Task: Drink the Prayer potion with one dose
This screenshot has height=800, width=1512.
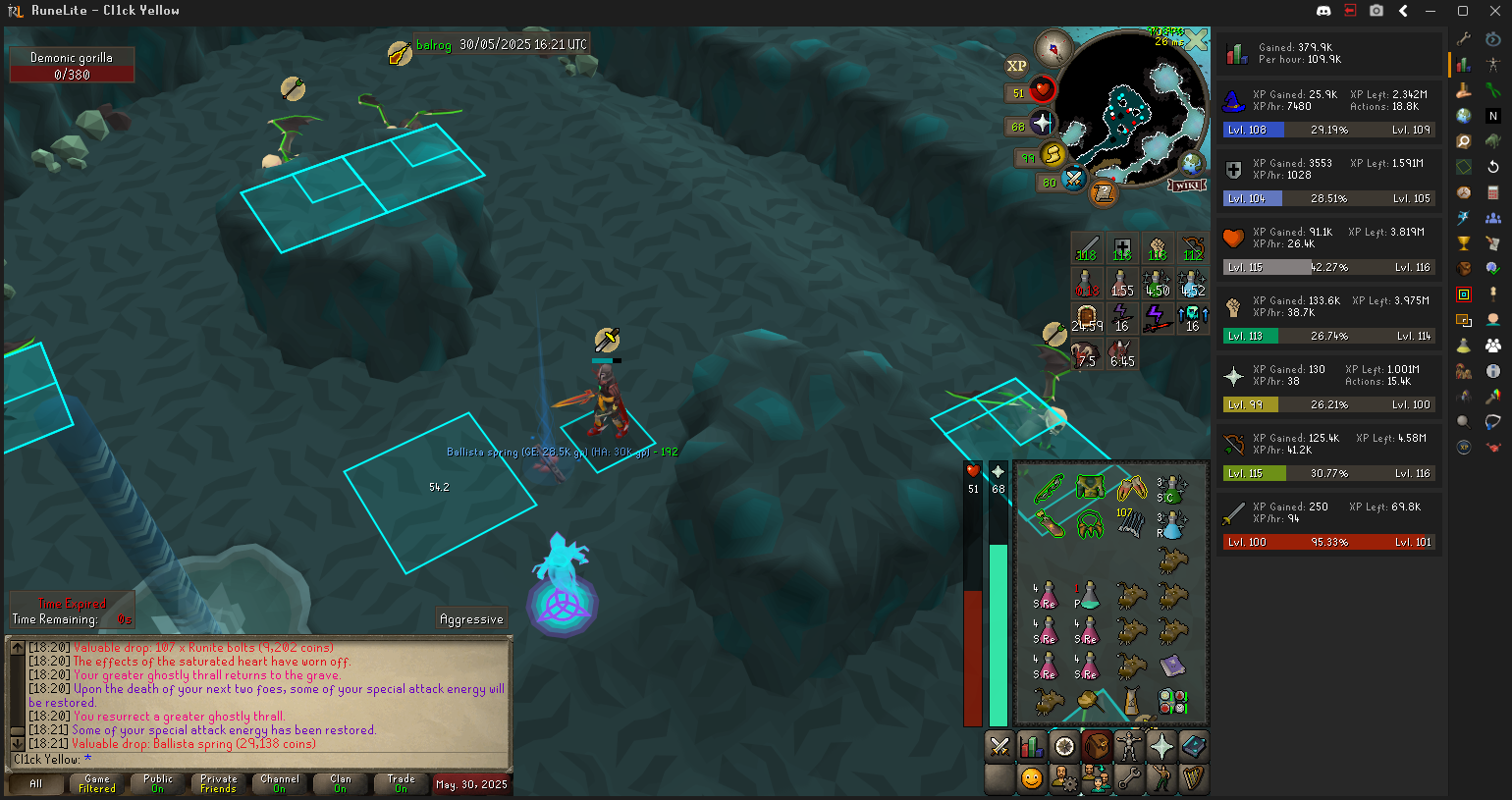Action: click(x=1087, y=596)
